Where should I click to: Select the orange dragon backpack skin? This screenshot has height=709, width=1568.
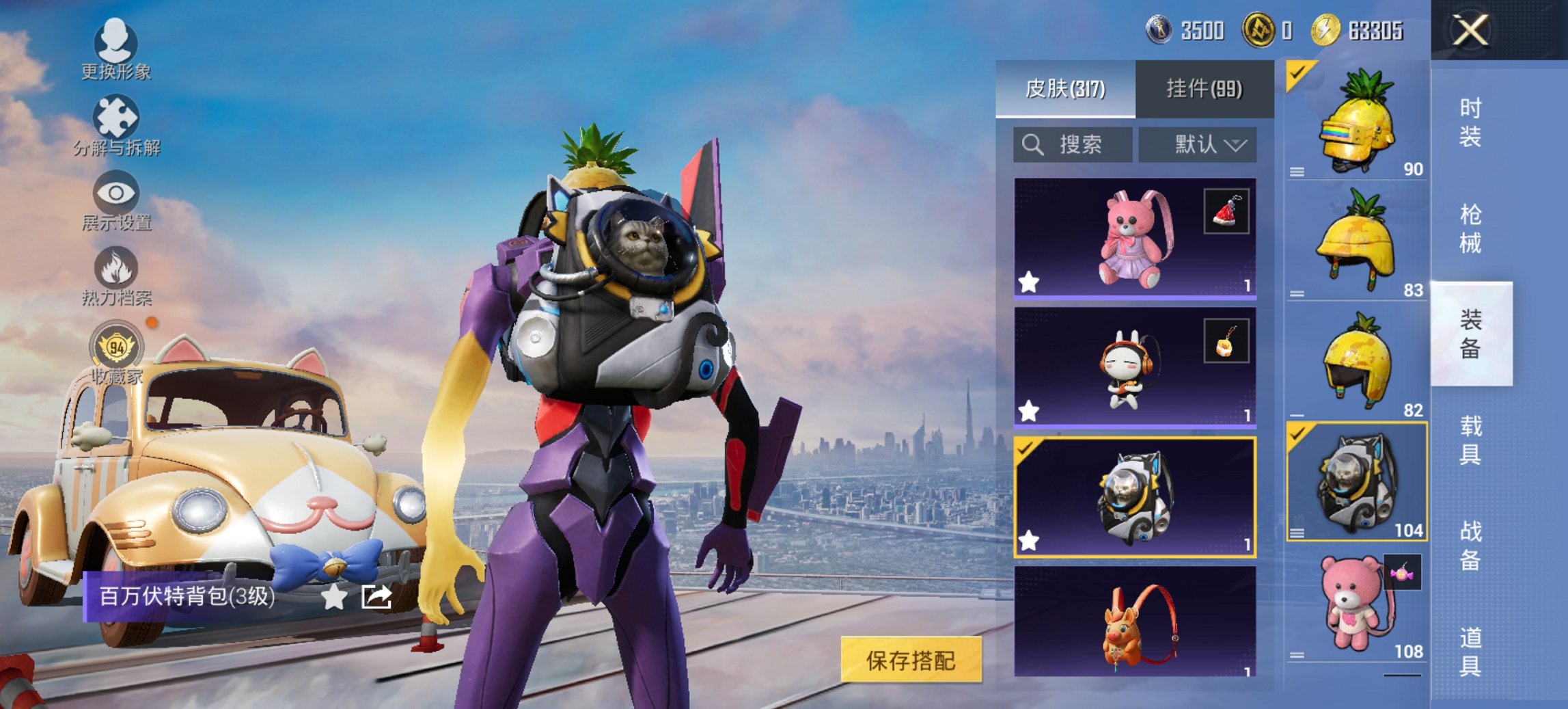1134,621
